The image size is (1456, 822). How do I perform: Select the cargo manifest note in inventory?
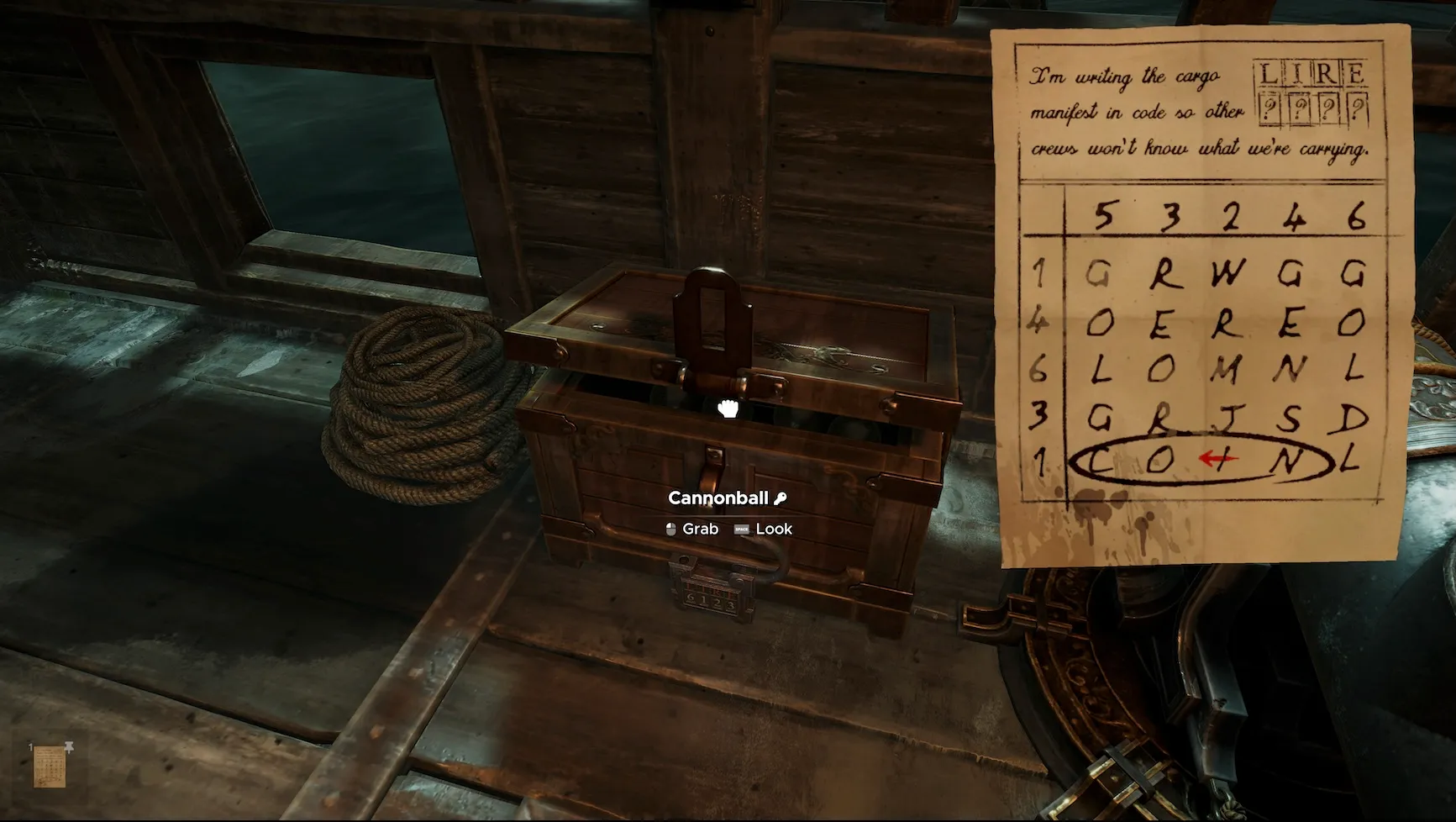49,767
